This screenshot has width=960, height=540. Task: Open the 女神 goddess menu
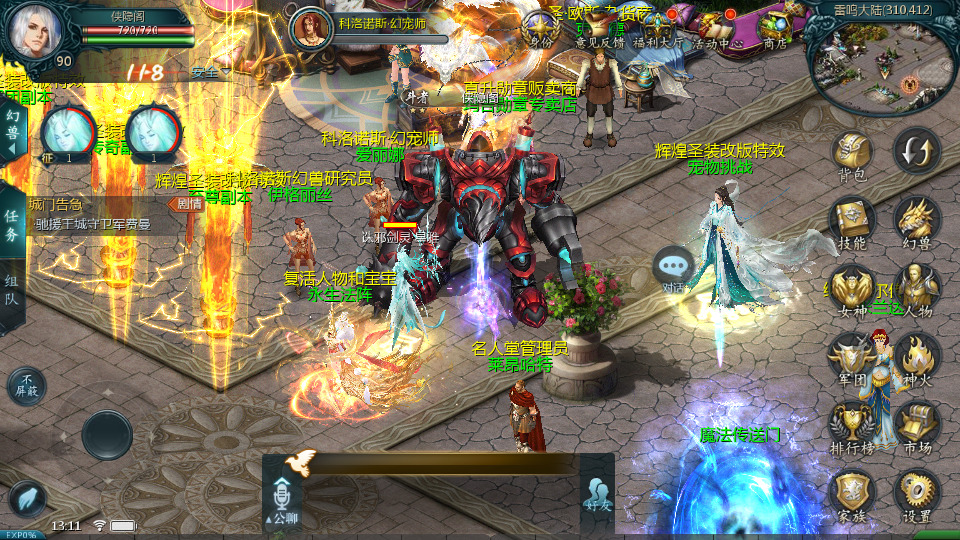pyautogui.click(x=852, y=288)
